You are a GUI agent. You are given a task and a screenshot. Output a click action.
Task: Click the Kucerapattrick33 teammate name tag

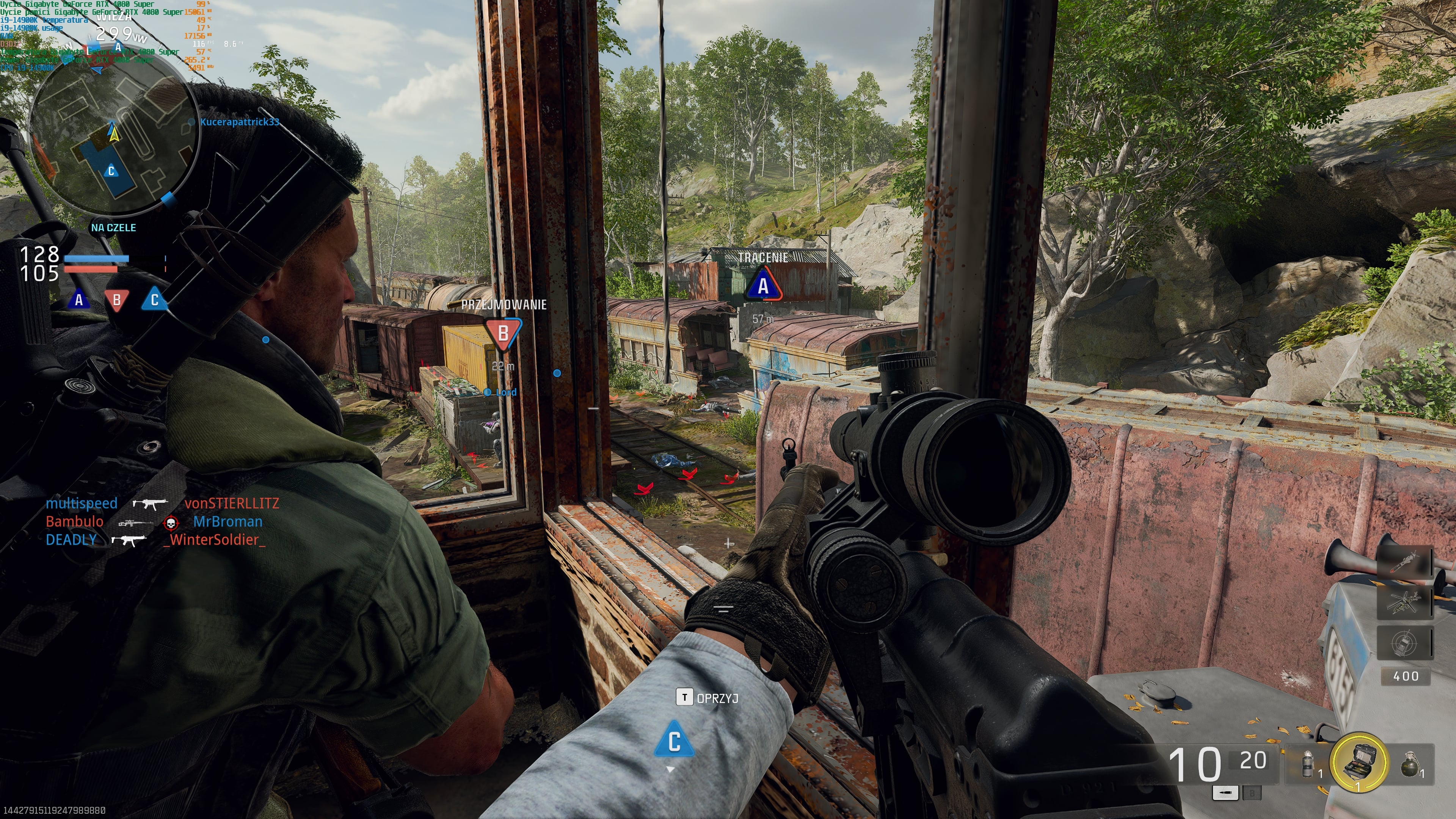click(240, 121)
